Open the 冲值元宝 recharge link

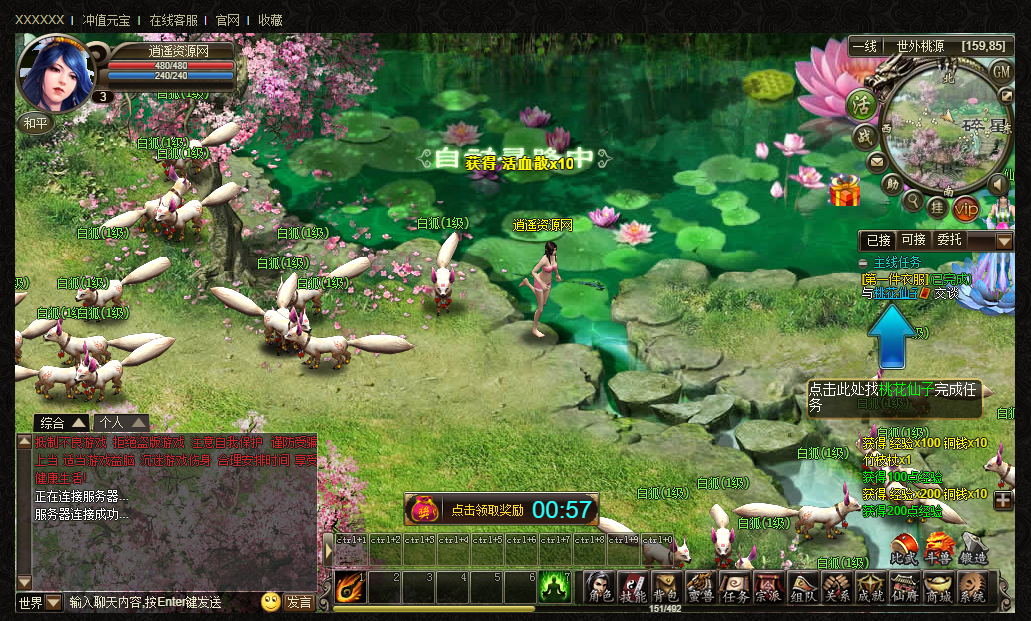[x=106, y=20]
